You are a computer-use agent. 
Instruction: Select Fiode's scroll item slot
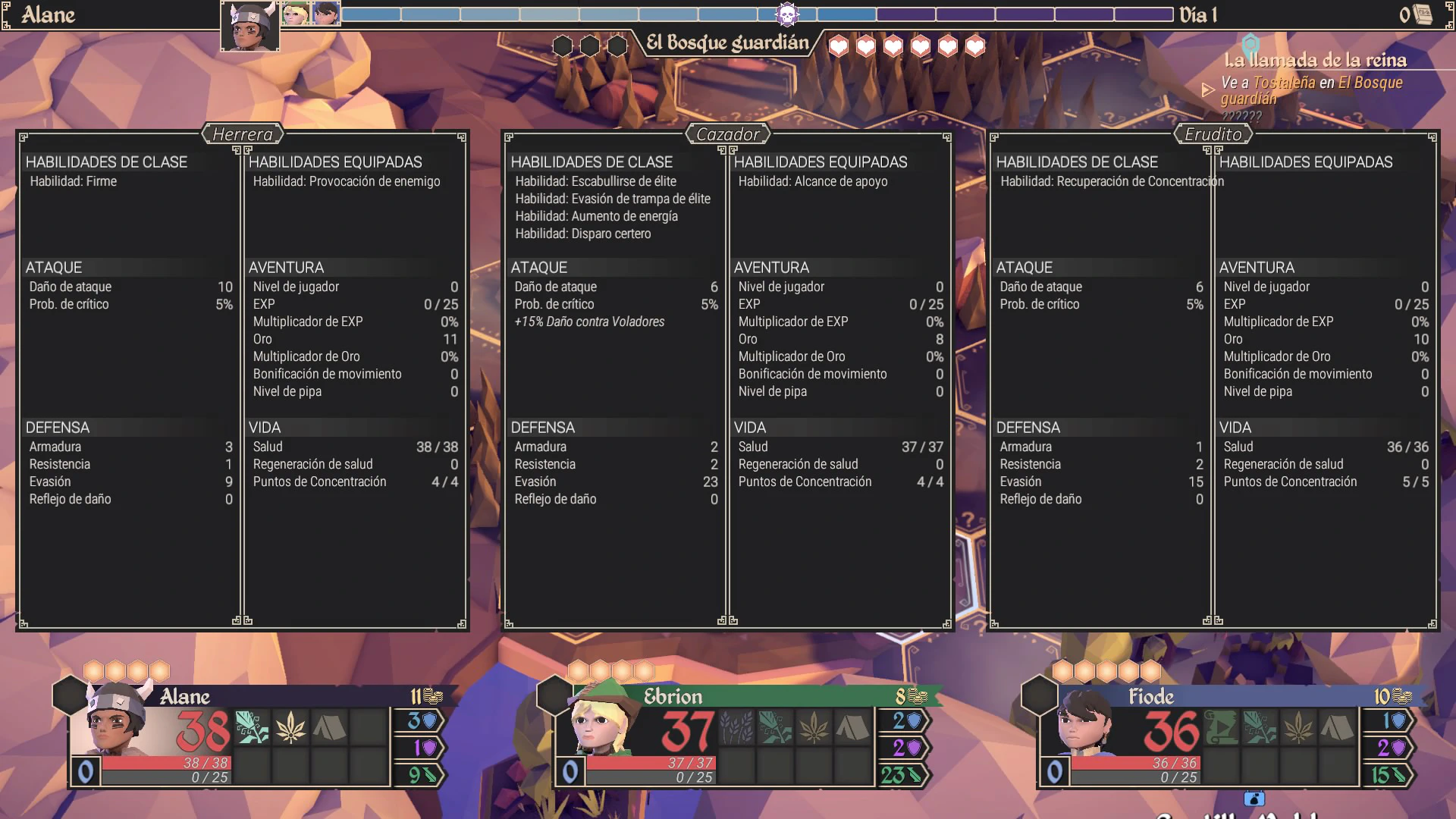[1222, 728]
